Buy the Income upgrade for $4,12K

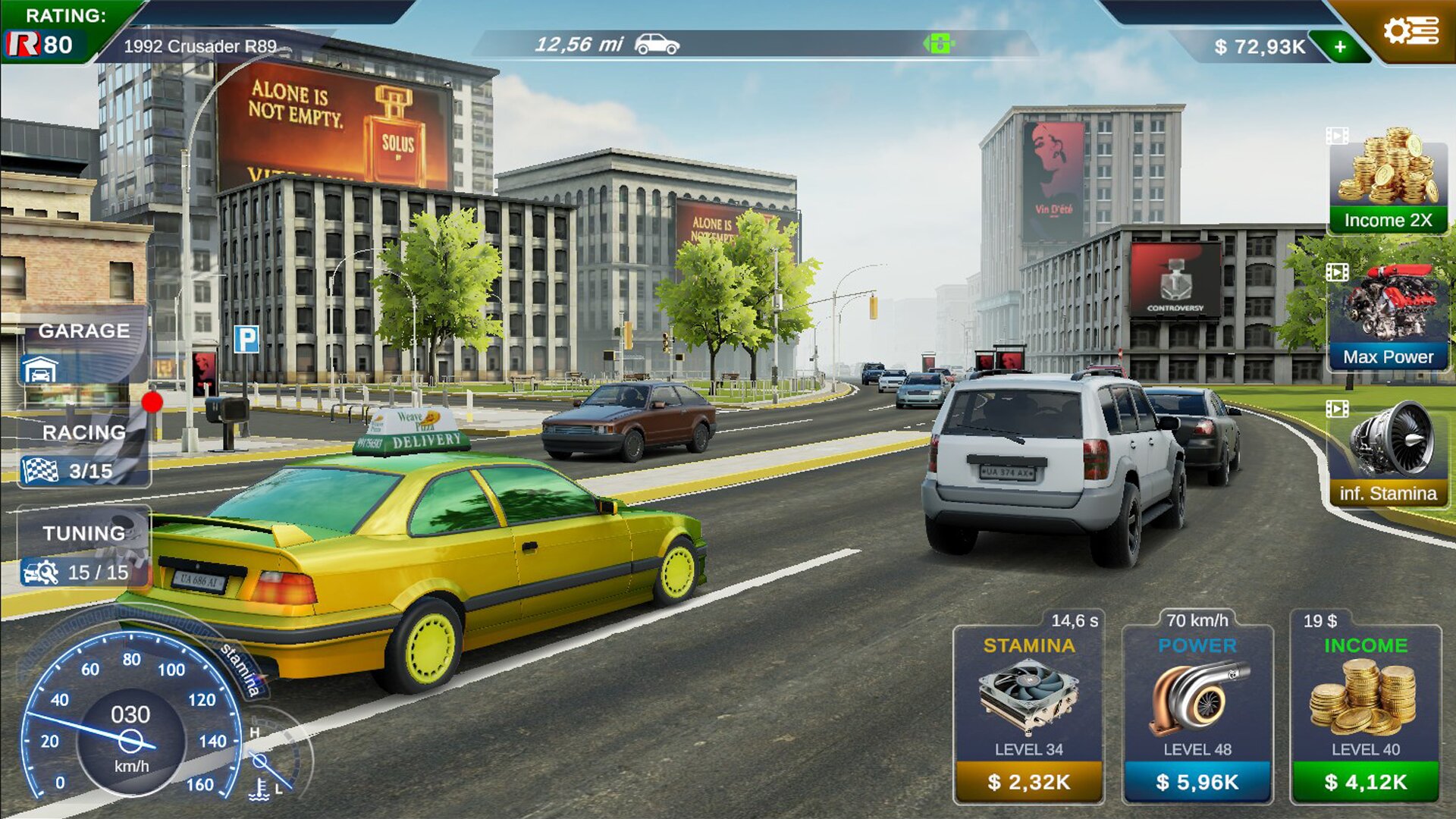1366,782
